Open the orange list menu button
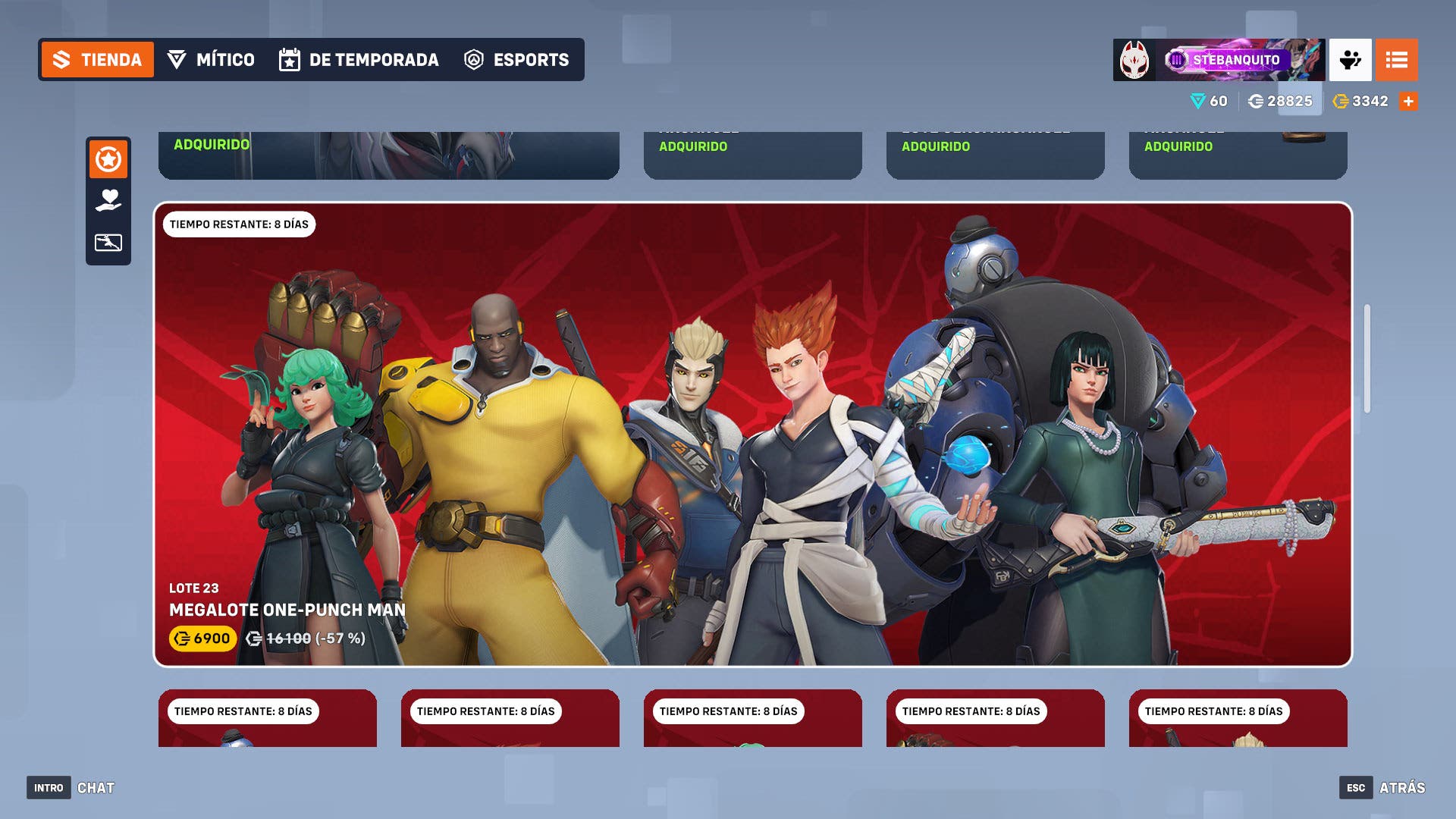1456x819 pixels. [1396, 60]
